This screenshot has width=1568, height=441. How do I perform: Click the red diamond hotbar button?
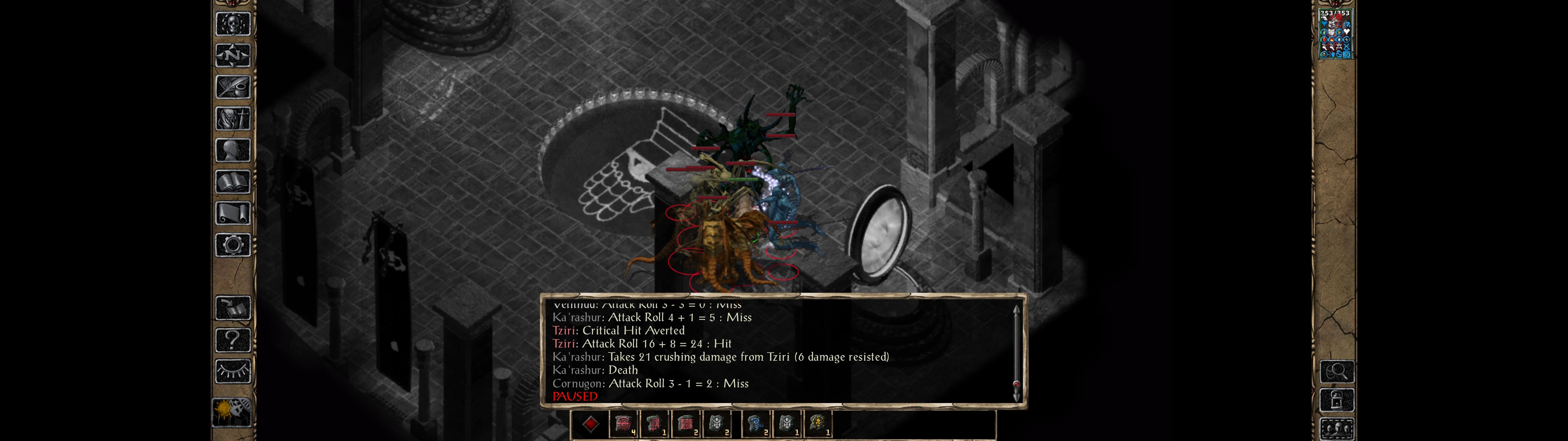[590, 424]
